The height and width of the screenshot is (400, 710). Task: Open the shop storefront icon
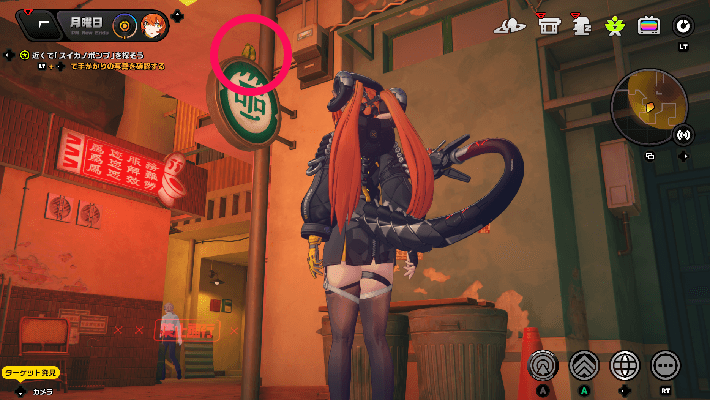548,26
